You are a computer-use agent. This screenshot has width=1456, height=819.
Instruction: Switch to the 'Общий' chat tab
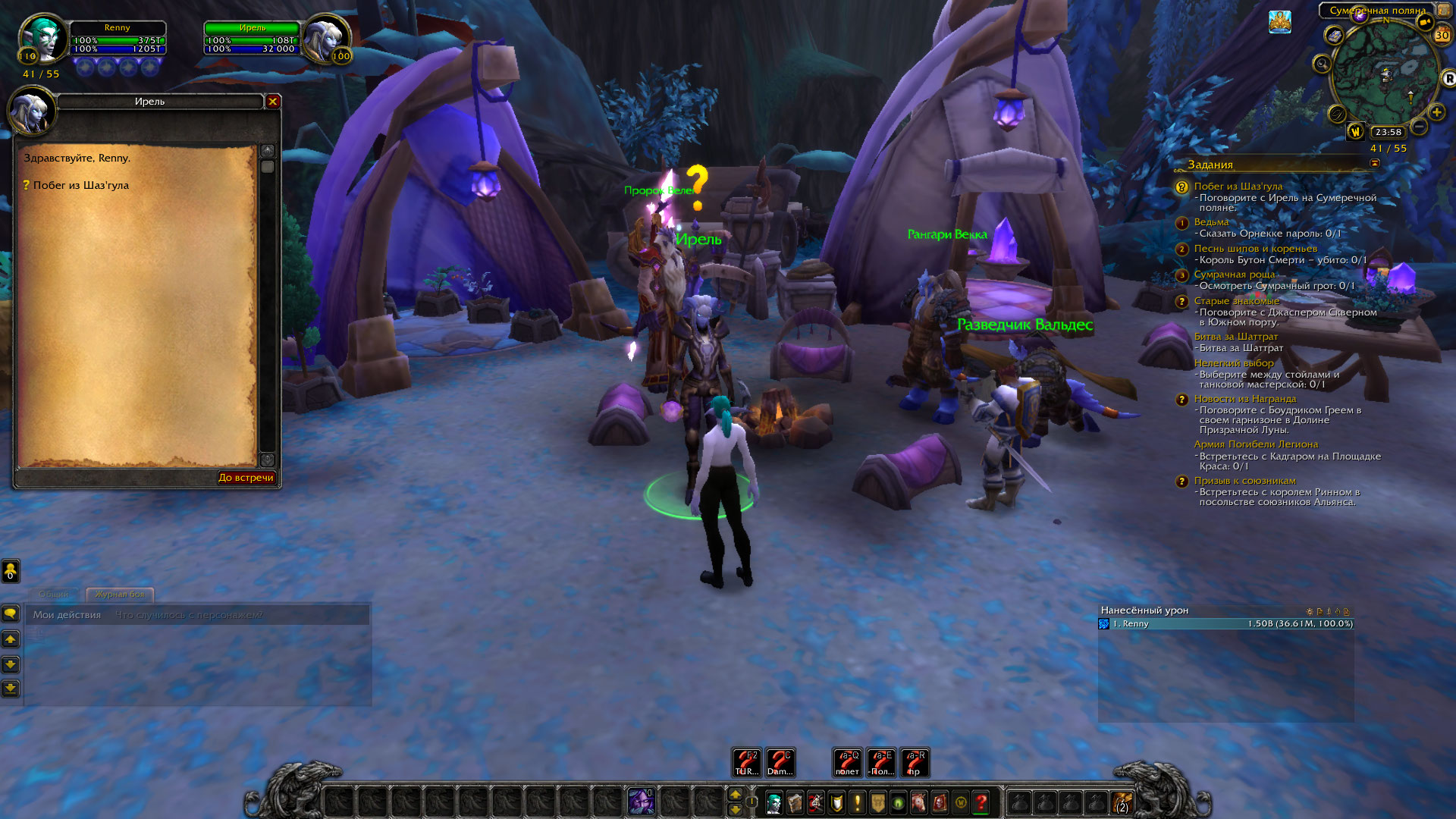coord(54,595)
